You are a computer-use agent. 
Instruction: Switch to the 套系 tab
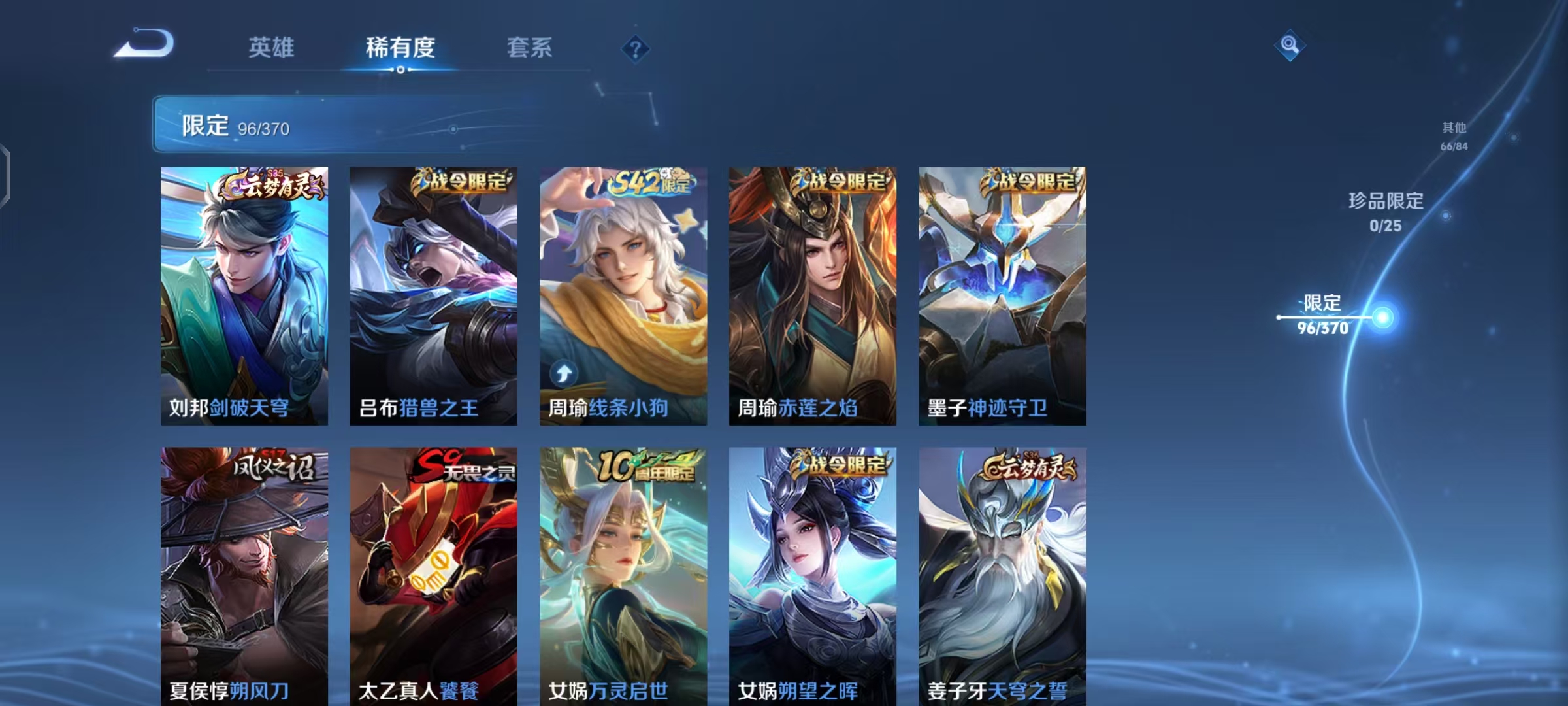(x=529, y=47)
